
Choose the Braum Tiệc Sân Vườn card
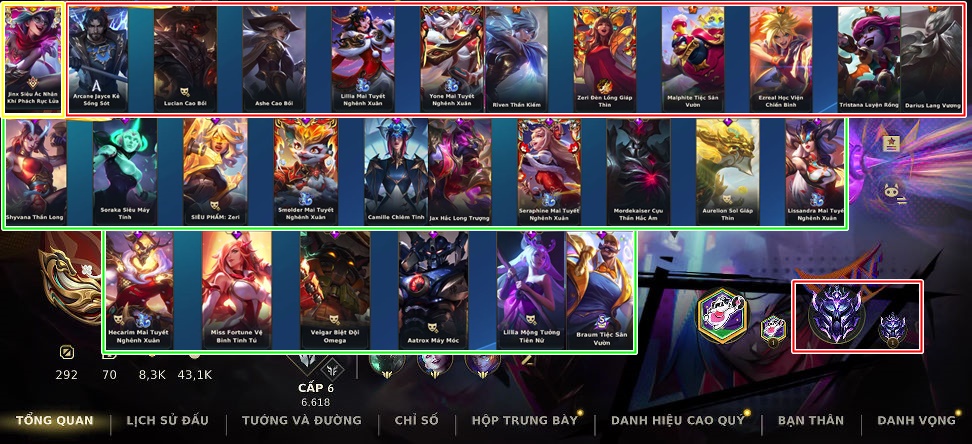[x=599, y=290]
